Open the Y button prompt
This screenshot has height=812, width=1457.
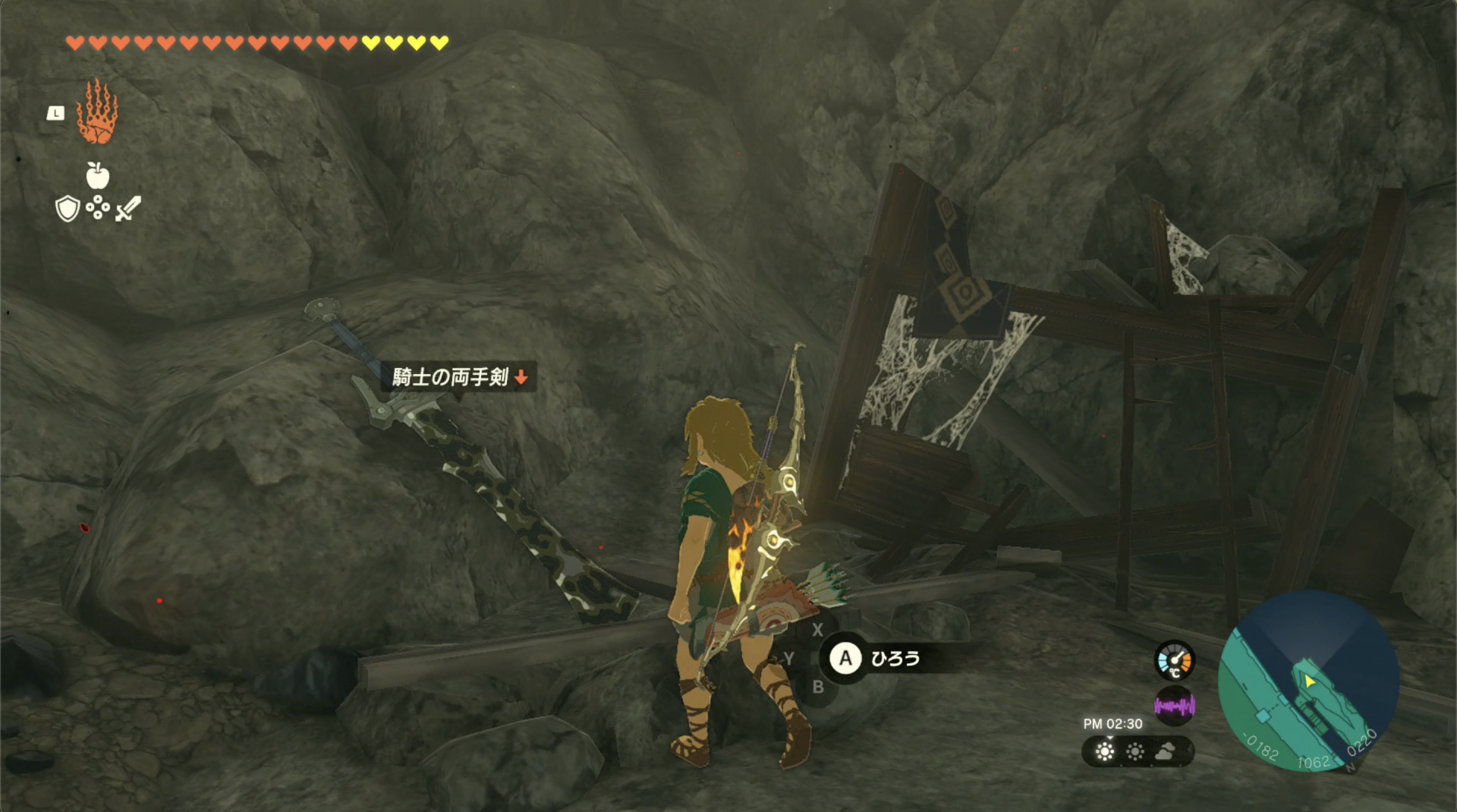[x=789, y=659]
